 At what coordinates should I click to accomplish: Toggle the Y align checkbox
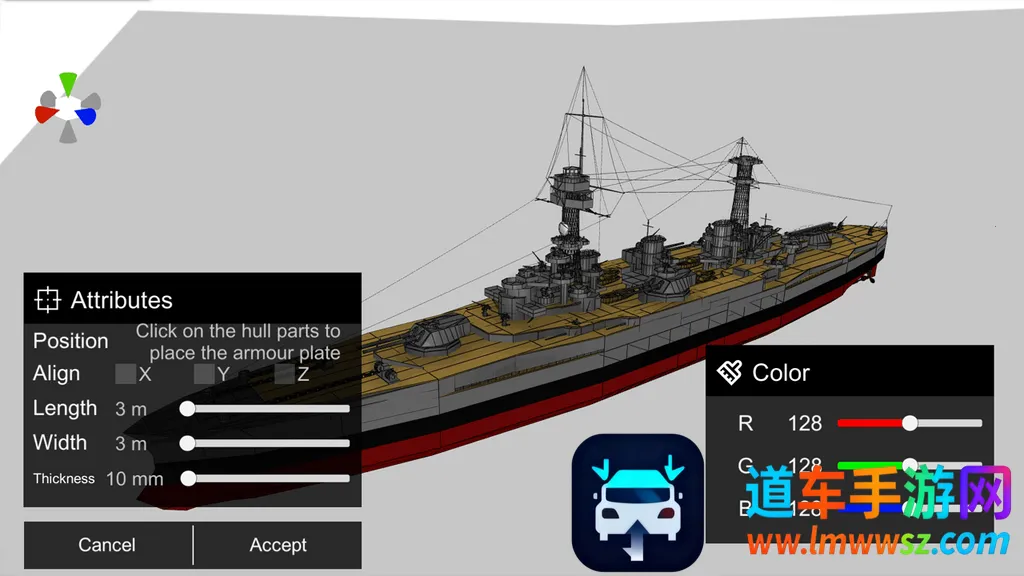(x=204, y=374)
